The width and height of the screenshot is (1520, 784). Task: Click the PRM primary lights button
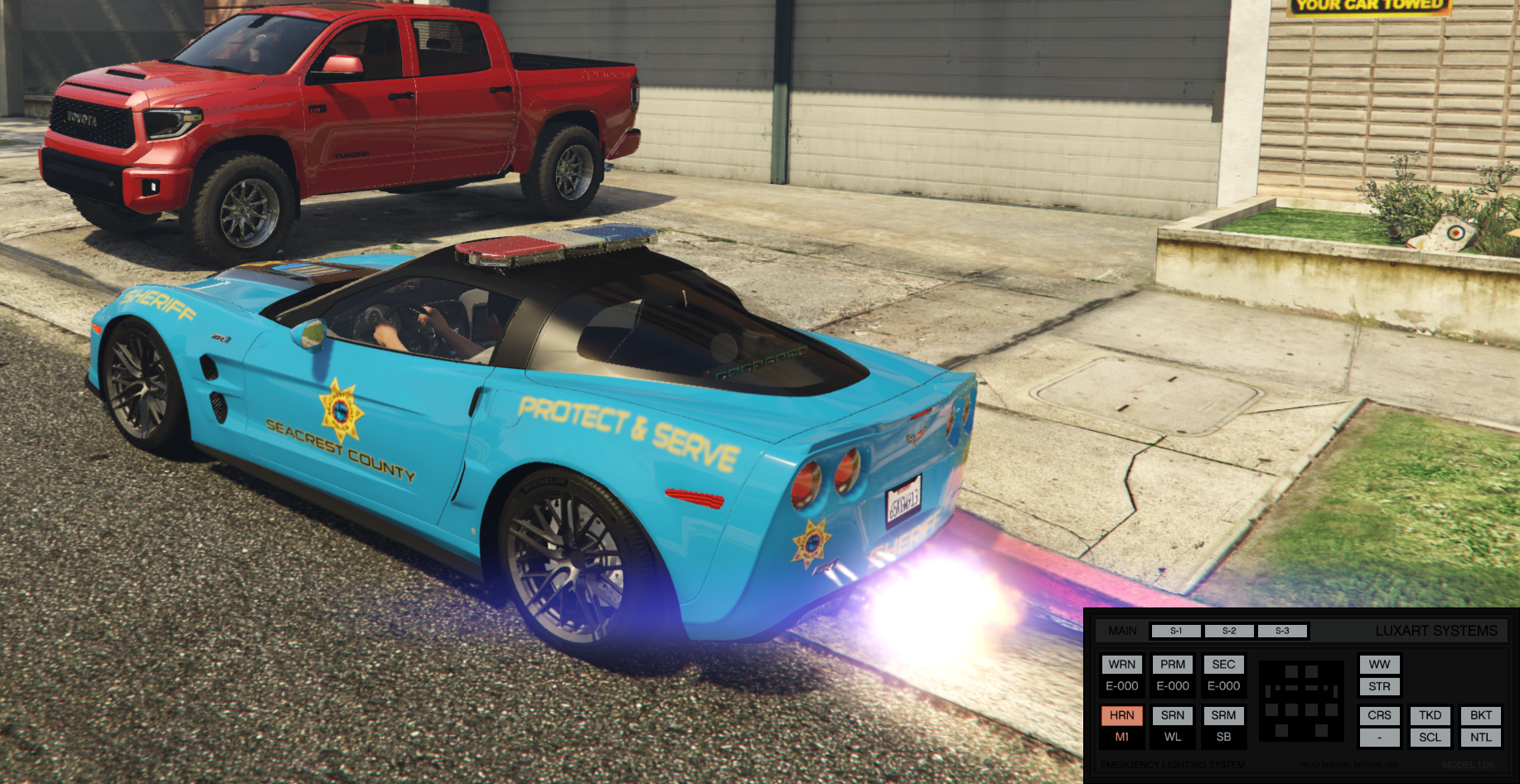1173,665
